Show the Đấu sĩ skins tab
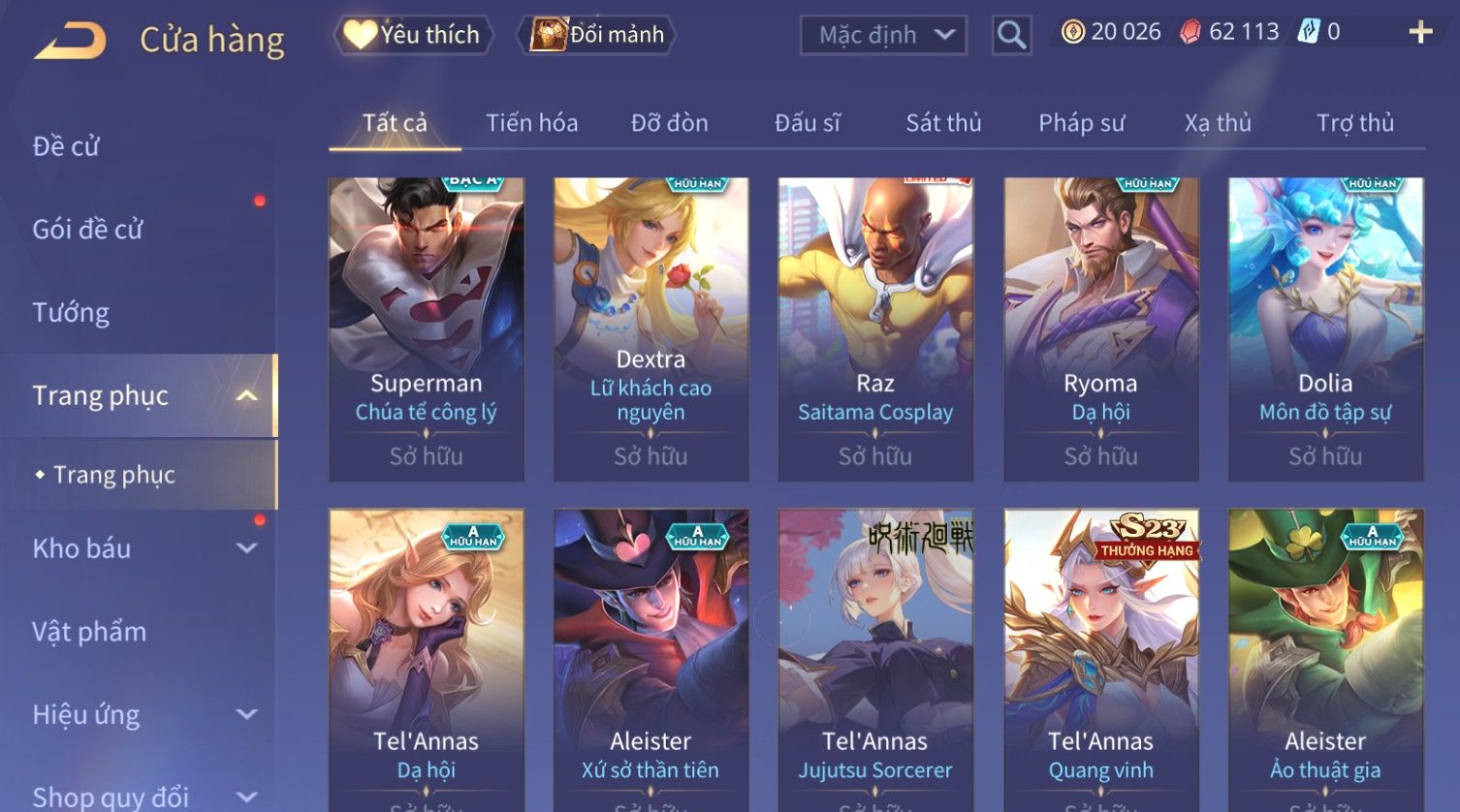 click(x=807, y=123)
